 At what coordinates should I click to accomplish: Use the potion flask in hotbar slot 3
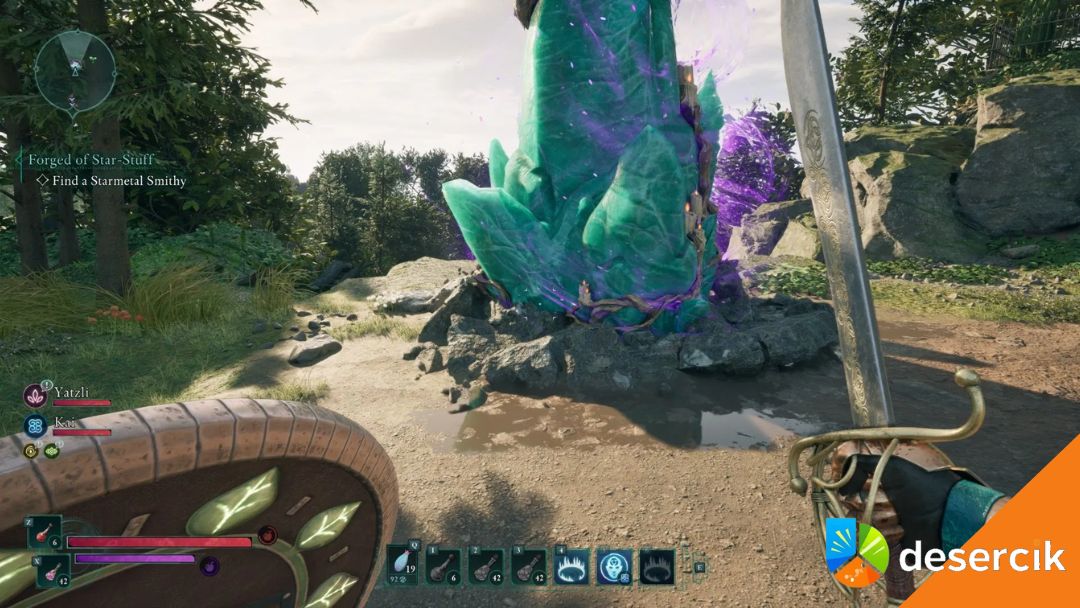[529, 566]
